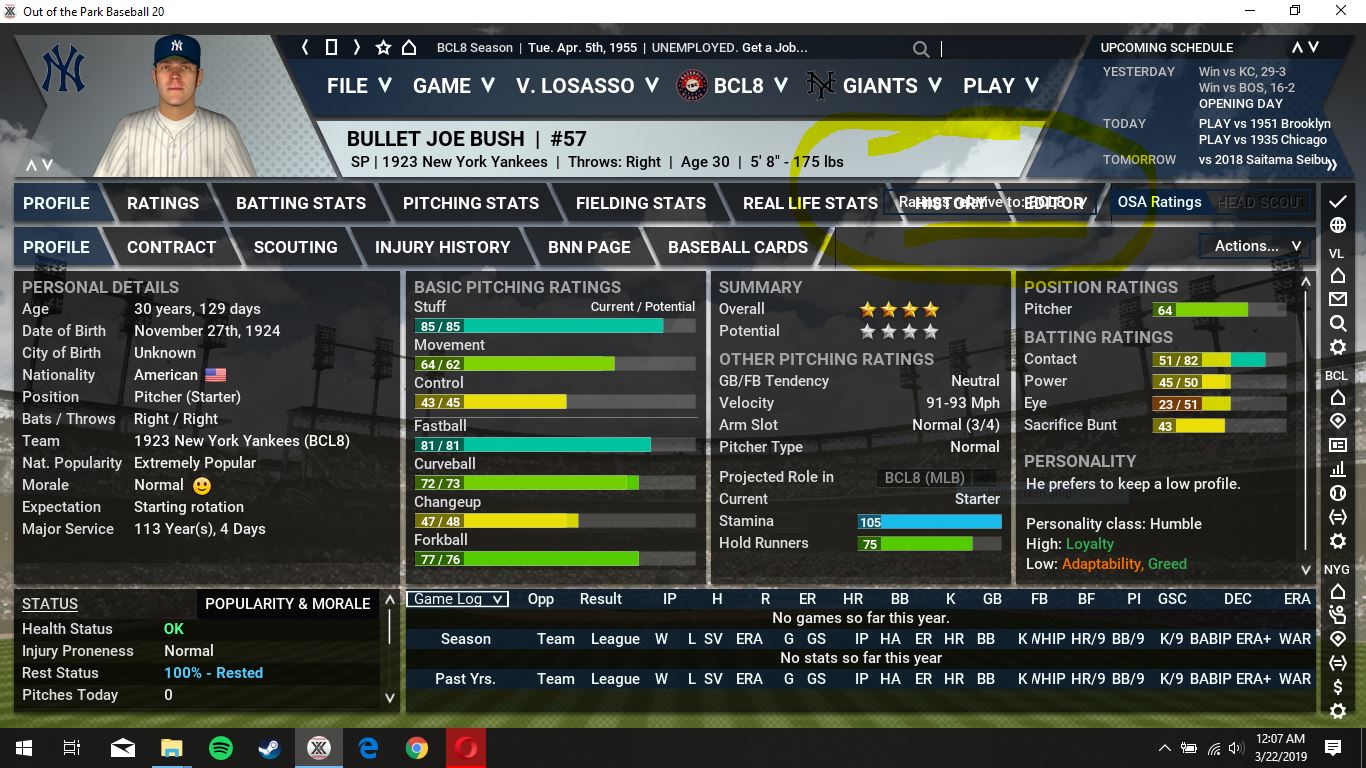This screenshot has height=768, width=1366.
Task: Open the BCL8 league menu
Action: pos(739,86)
